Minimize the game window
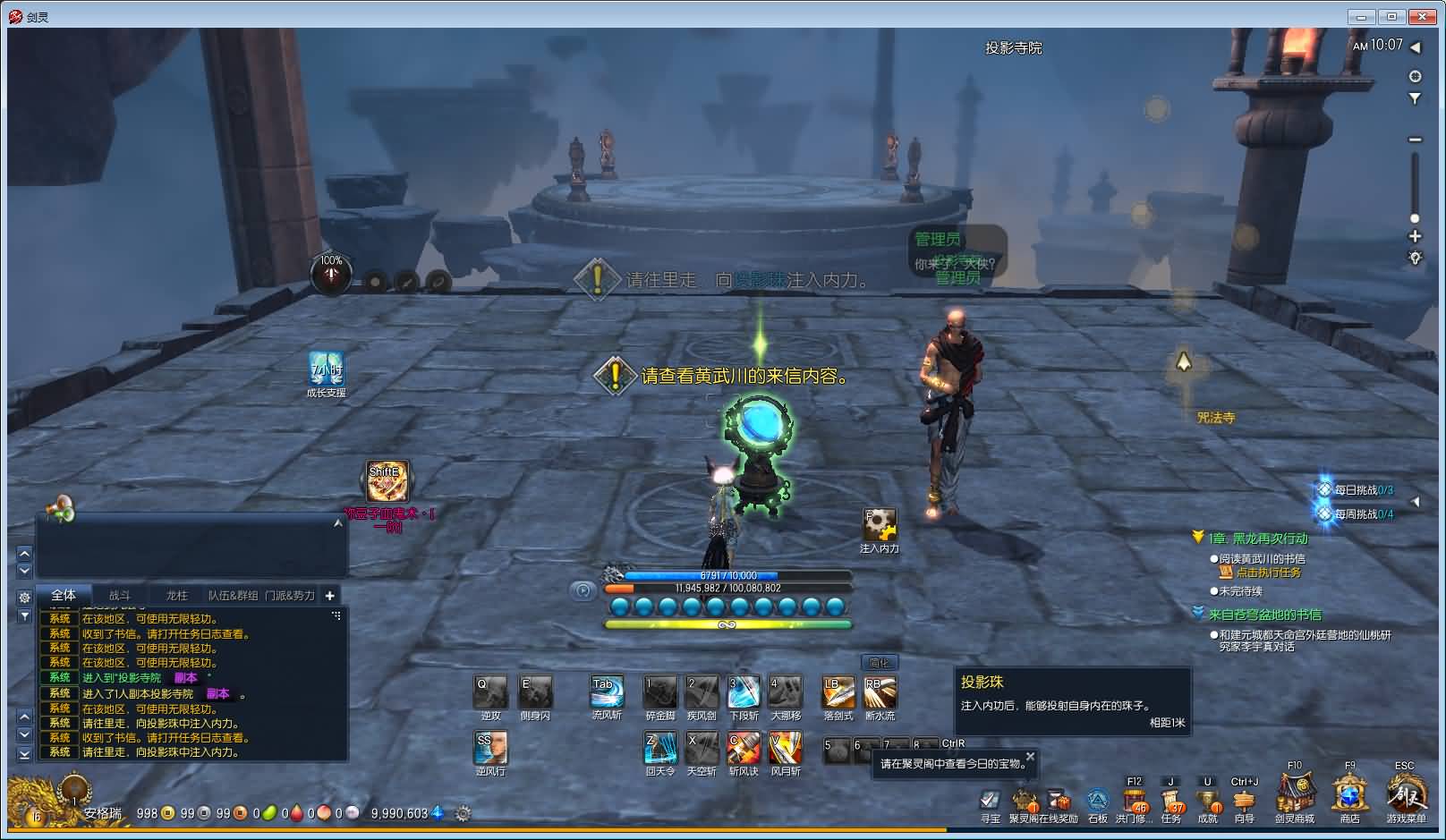The height and width of the screenshot is (840, 1446). [1362, 17]
